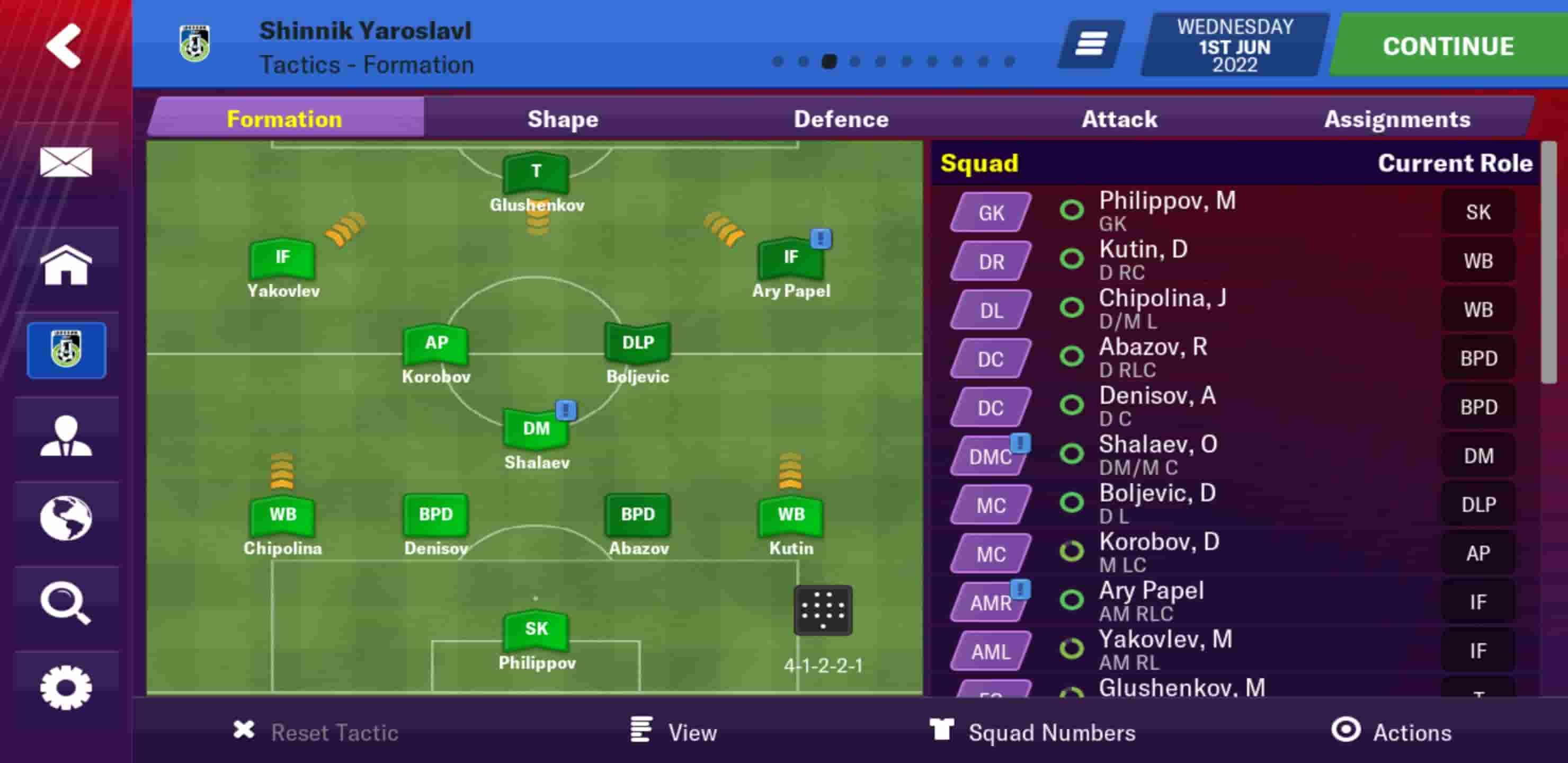This screenshot has height=763, width=1568.
Task: Show the Assignments tab
Action: click(x=1397, y=119)
